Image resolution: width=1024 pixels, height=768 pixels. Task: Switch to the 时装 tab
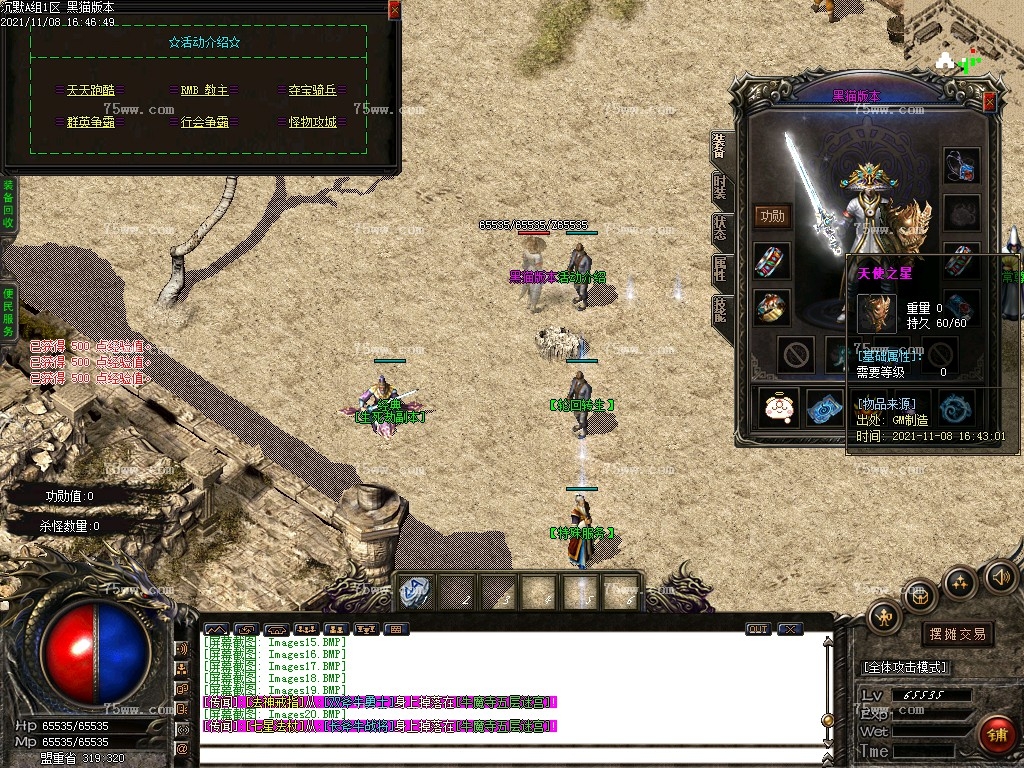[720, 186]
